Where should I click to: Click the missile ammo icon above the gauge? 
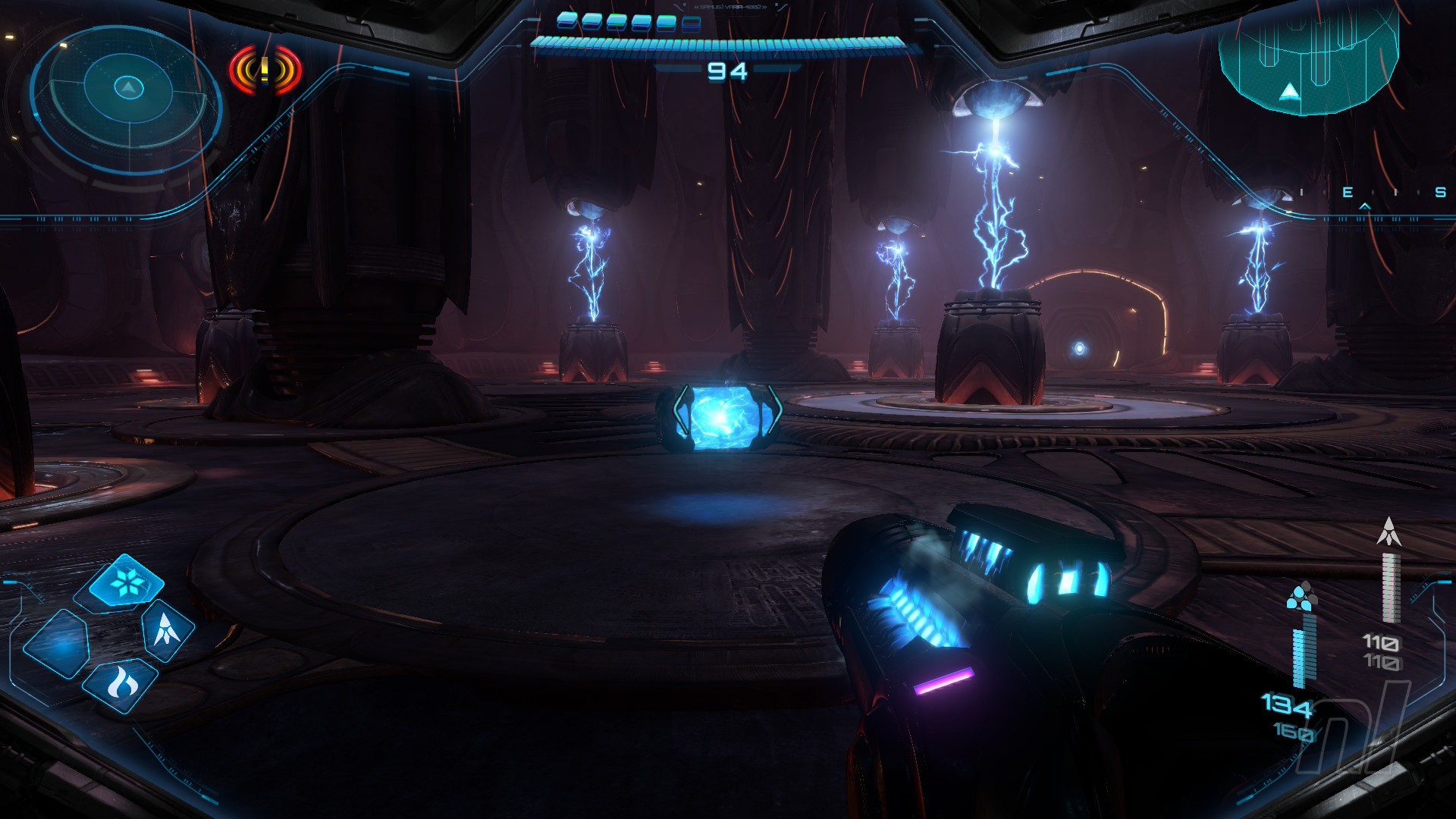point(1389,532)
